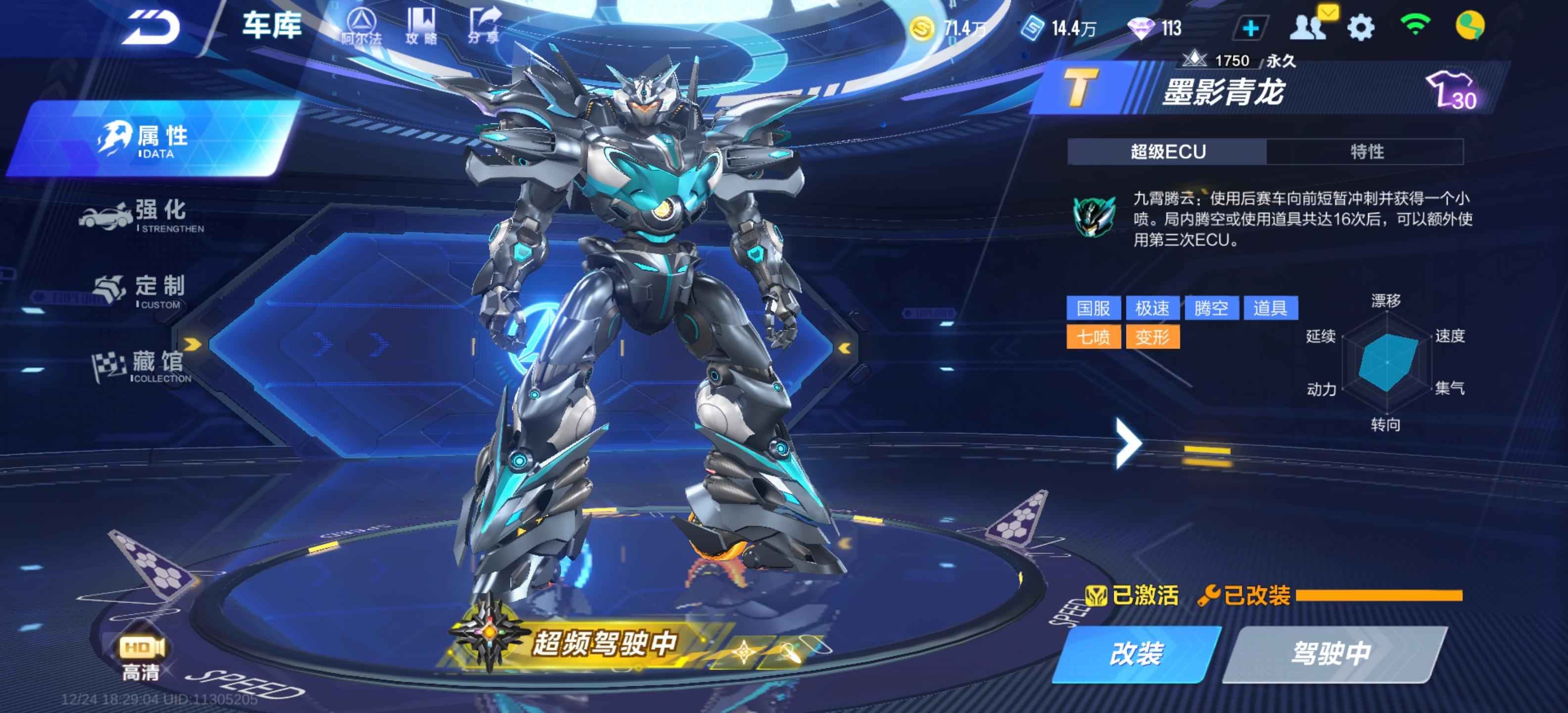Viewport: 1568px width, 713px height.
Task: Select the 属性 DATA menu entry
Action: point(155,140)
